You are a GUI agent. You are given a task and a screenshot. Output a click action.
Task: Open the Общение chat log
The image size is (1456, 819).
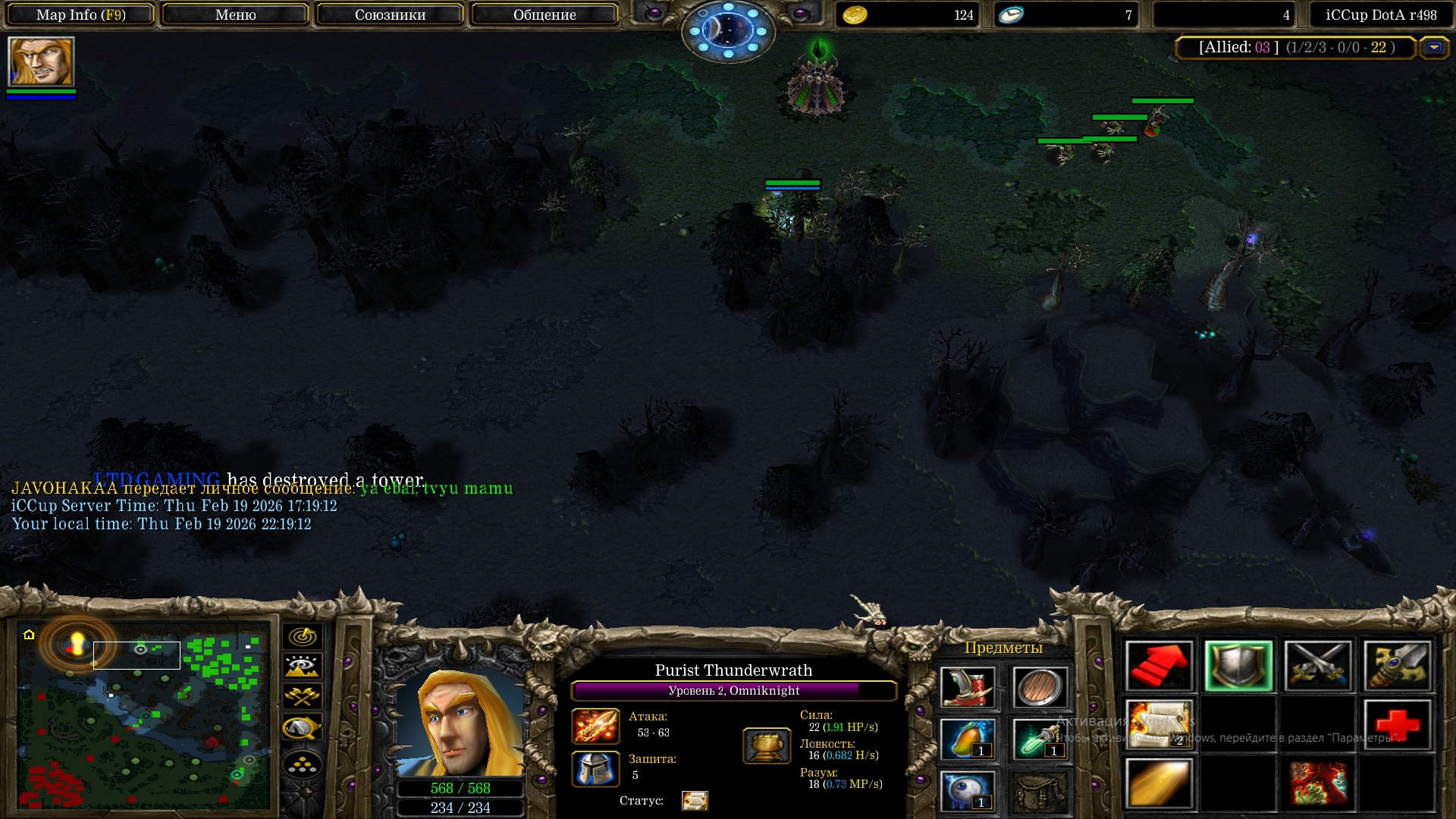(x=544, y=14)
